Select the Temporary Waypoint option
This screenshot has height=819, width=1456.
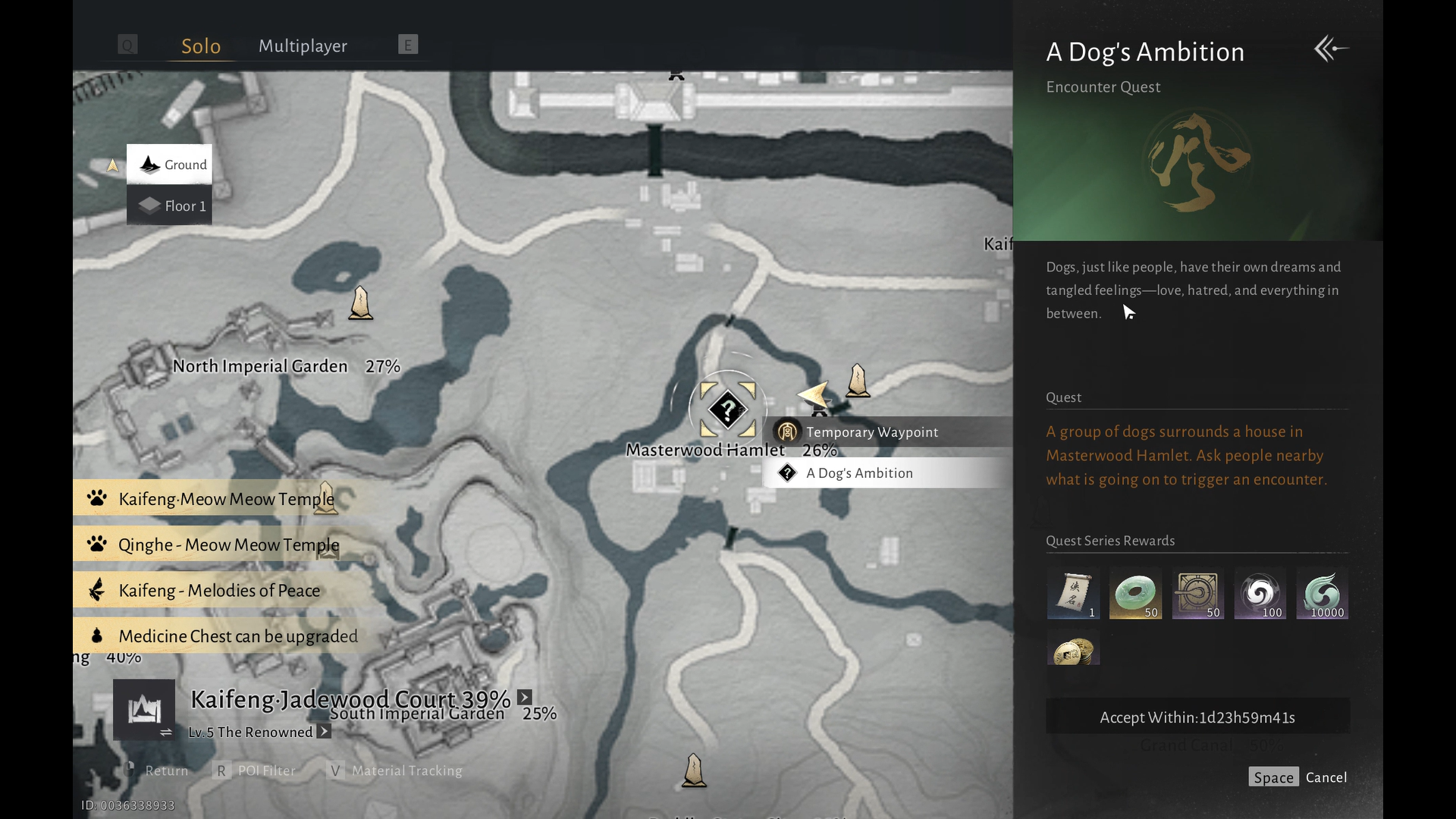872,432
